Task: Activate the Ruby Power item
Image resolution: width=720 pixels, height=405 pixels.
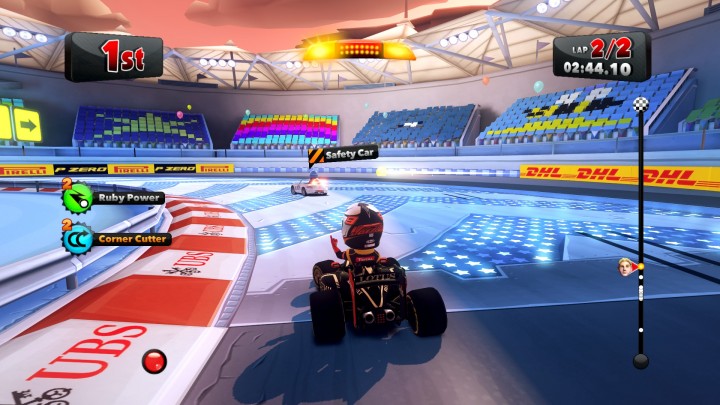Action: click(x=77, y=198)
